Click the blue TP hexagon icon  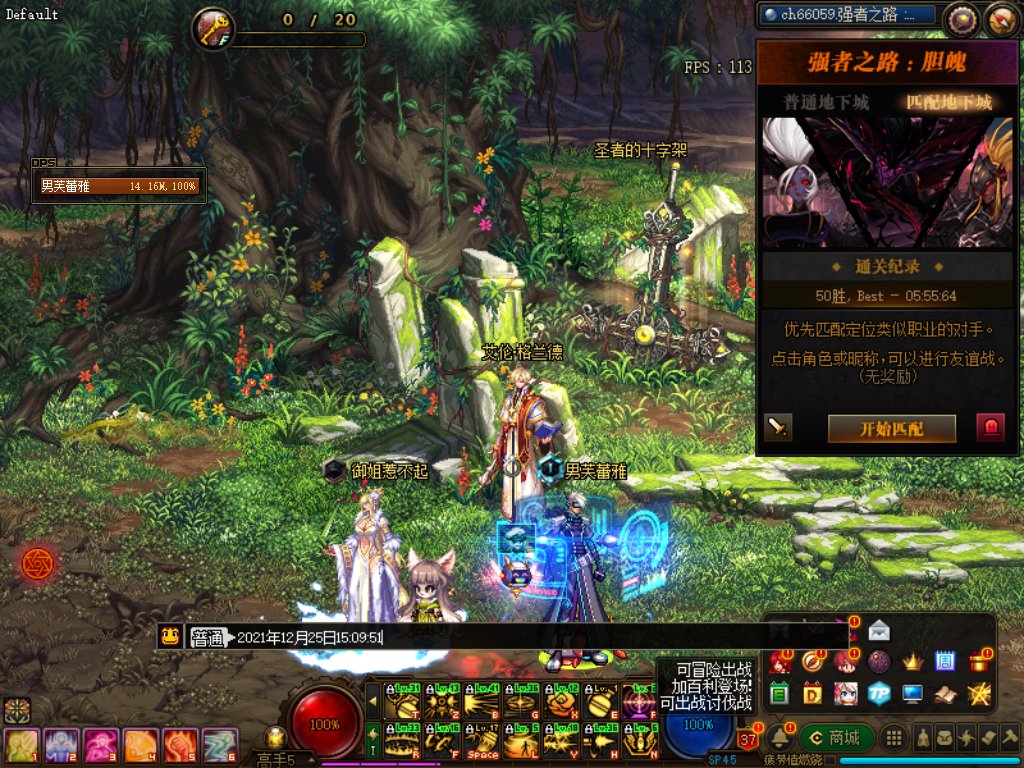pos(879,693)
